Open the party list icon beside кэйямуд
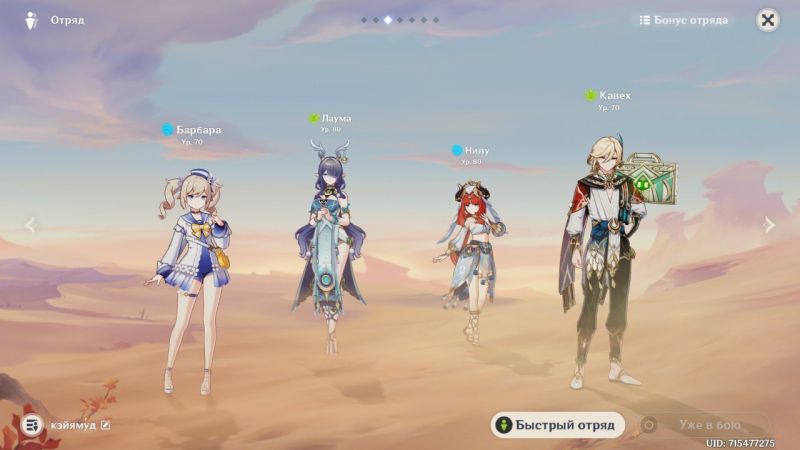Image resolution: width=800 pixels, height=450 pixels. [32, 425]
